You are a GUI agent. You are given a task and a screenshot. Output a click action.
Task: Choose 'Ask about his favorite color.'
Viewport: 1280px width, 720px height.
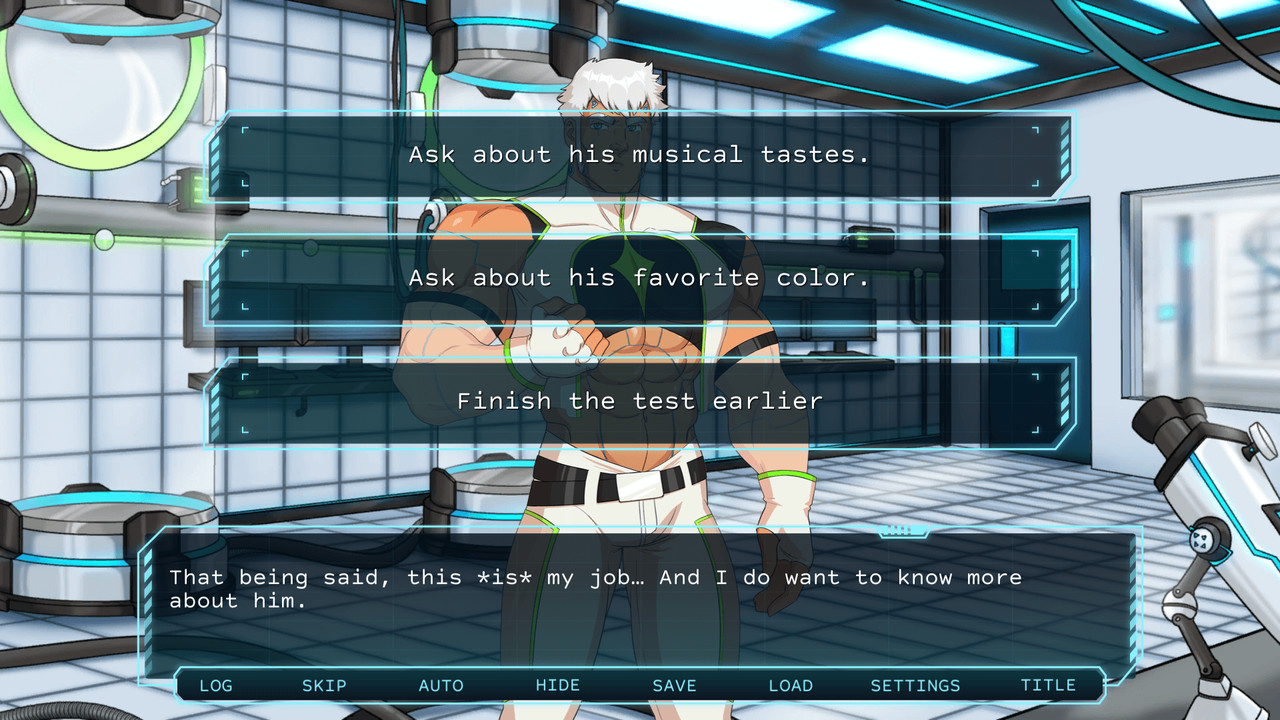coord(640,278)
